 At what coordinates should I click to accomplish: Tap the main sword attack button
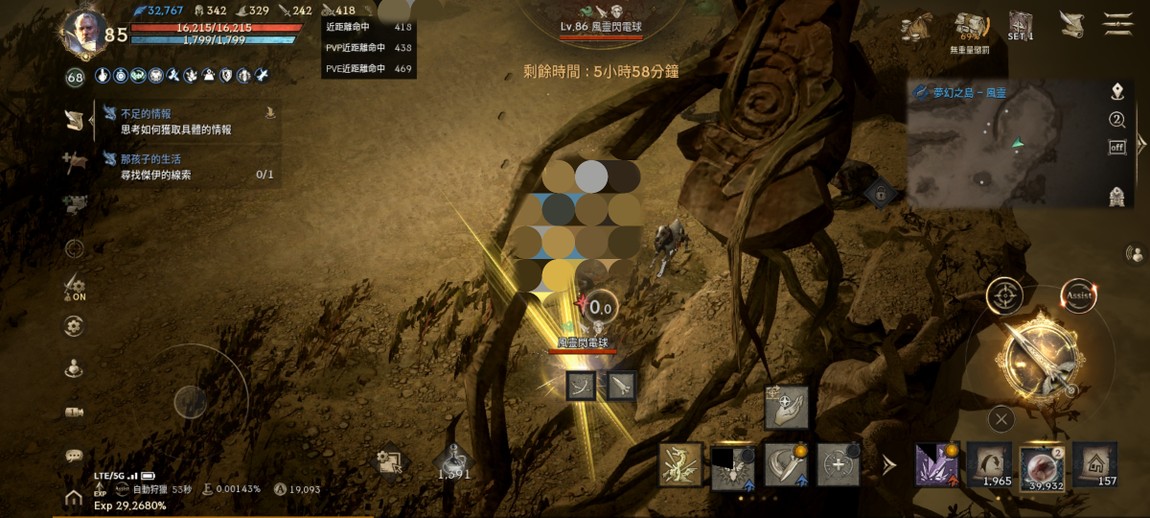[1040, 357]
